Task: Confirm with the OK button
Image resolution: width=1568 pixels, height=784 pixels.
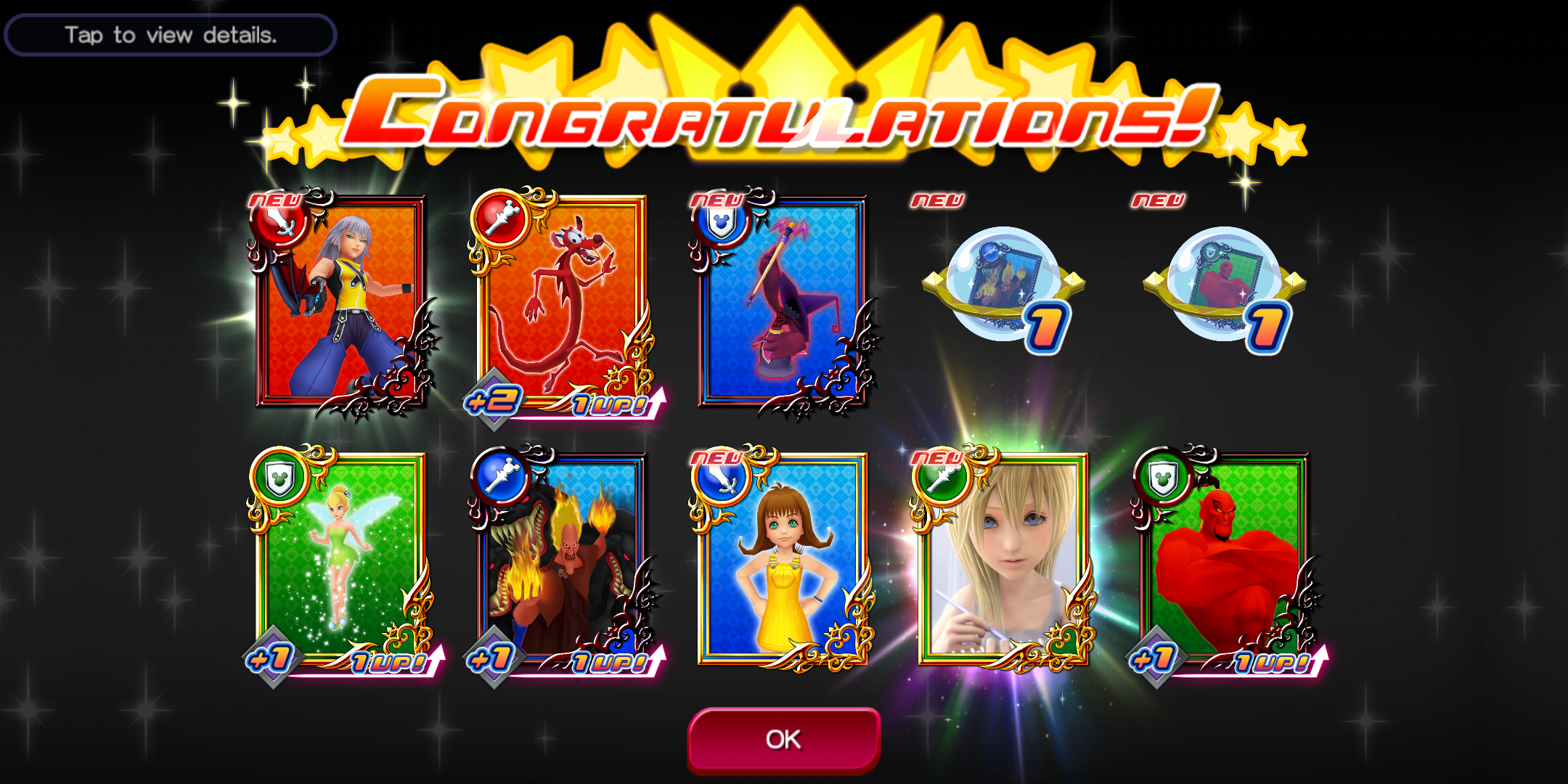Action: point(783,739)
